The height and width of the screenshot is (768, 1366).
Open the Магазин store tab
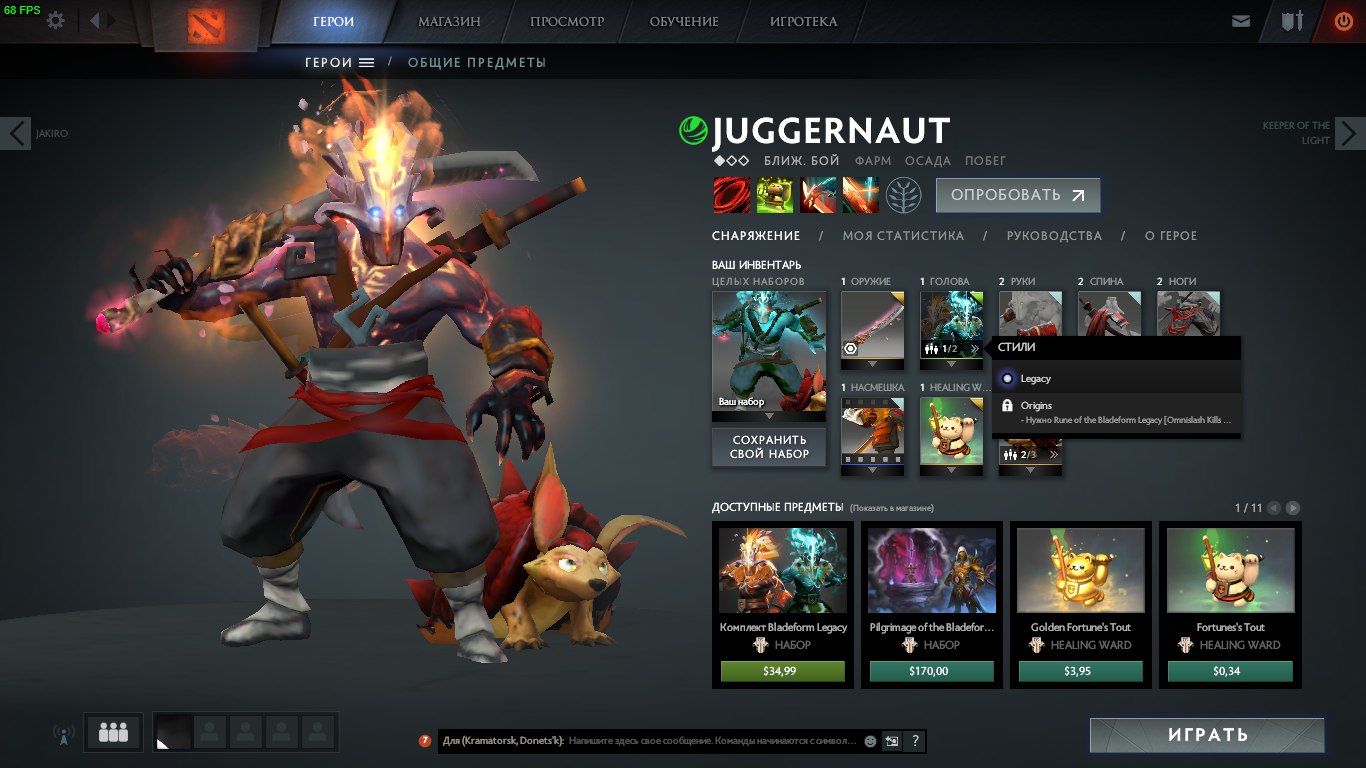coord(449,21)
